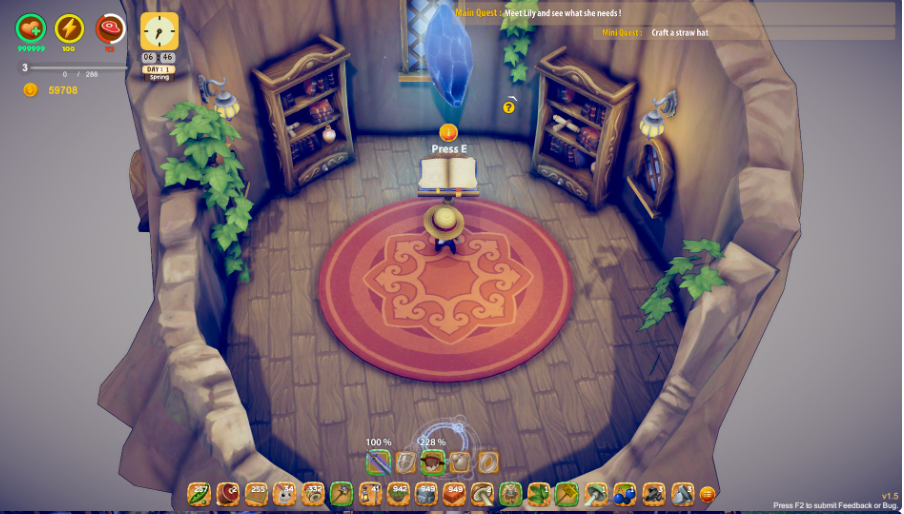Open the empty ring equipment slot
The height and width of the screenshot is (514, 904).
tap(487, 462)
